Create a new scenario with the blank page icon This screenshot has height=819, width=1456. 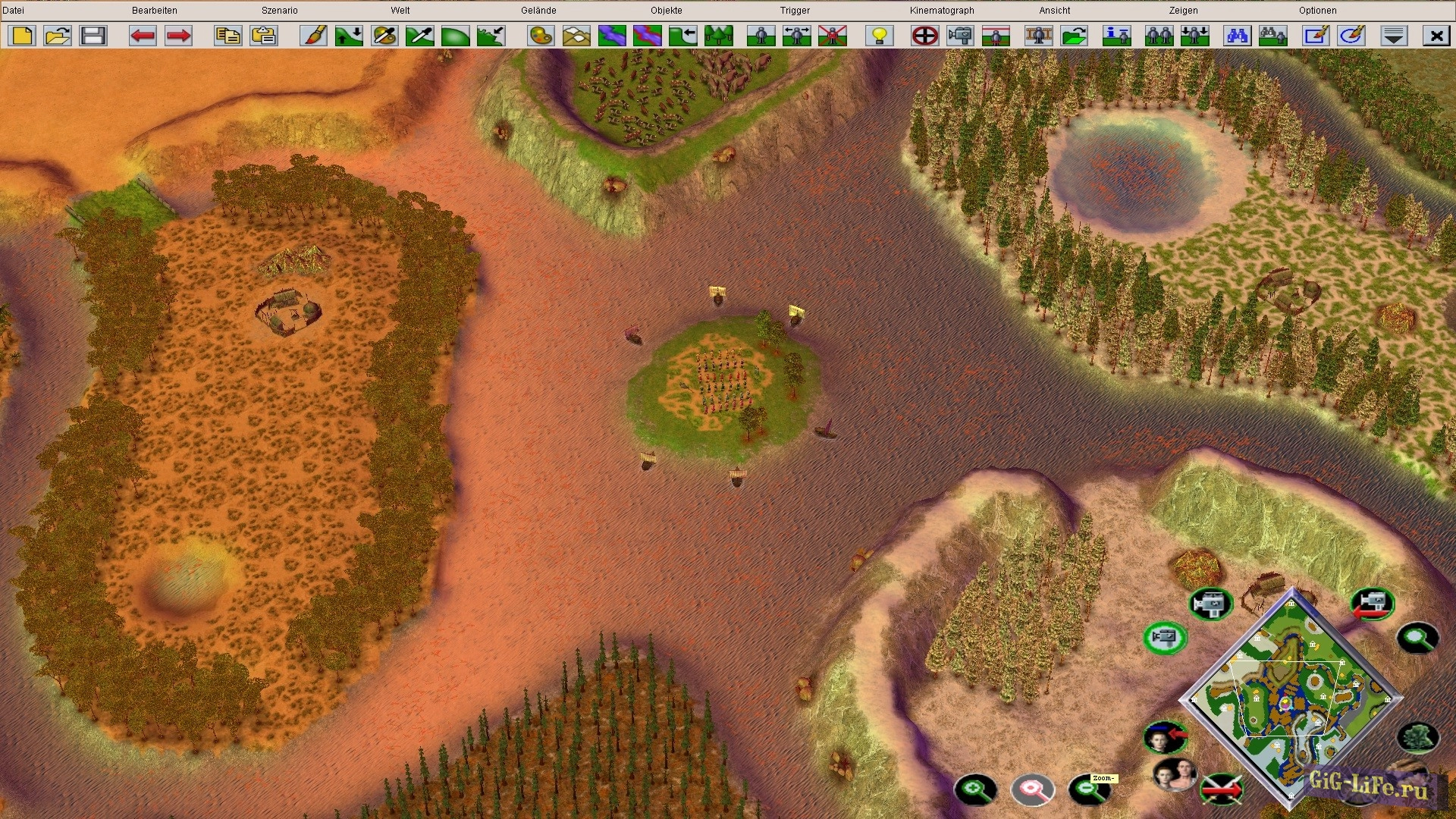tap(23, 36)
